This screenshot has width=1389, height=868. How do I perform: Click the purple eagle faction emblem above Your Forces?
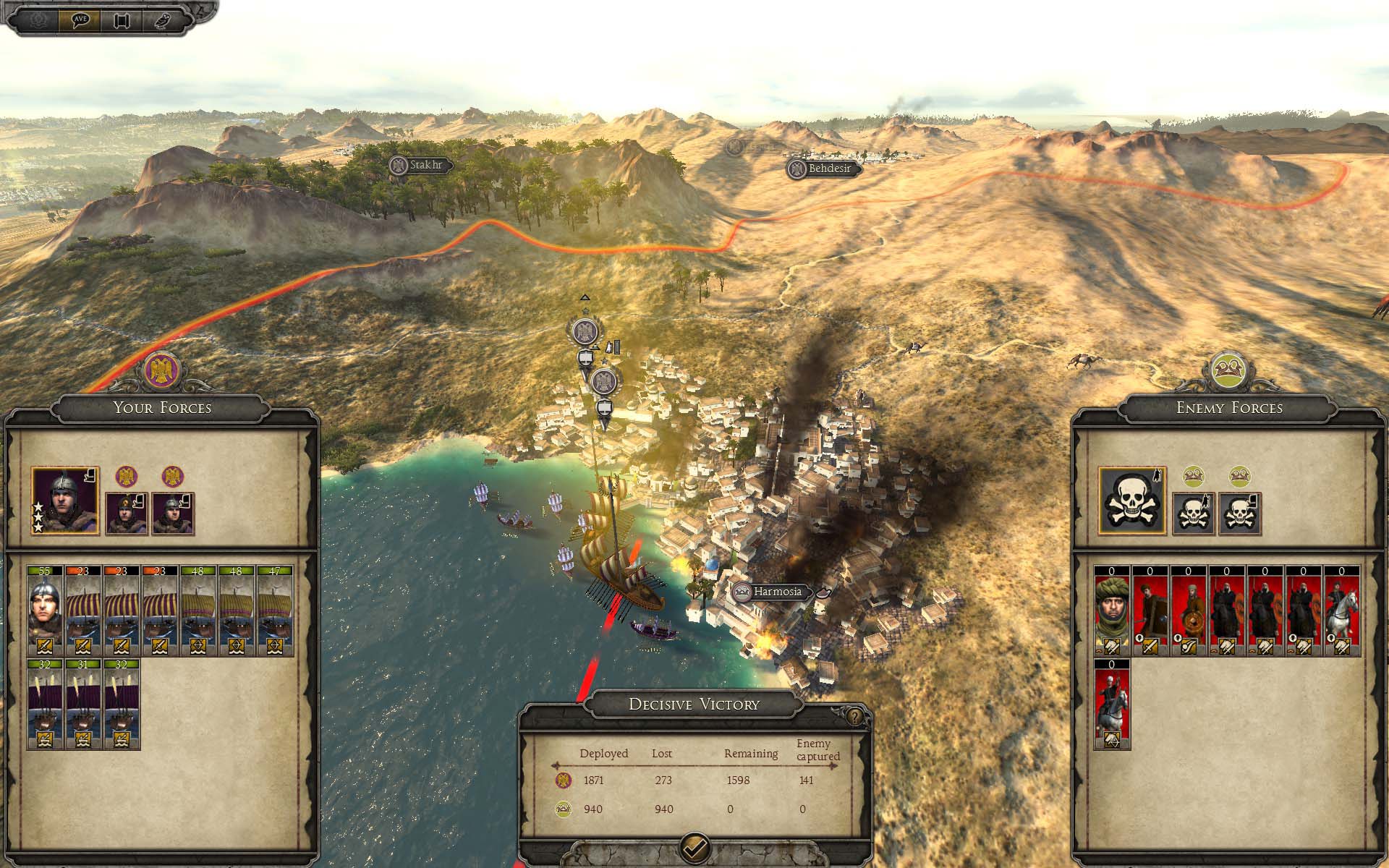pos(162,370)
